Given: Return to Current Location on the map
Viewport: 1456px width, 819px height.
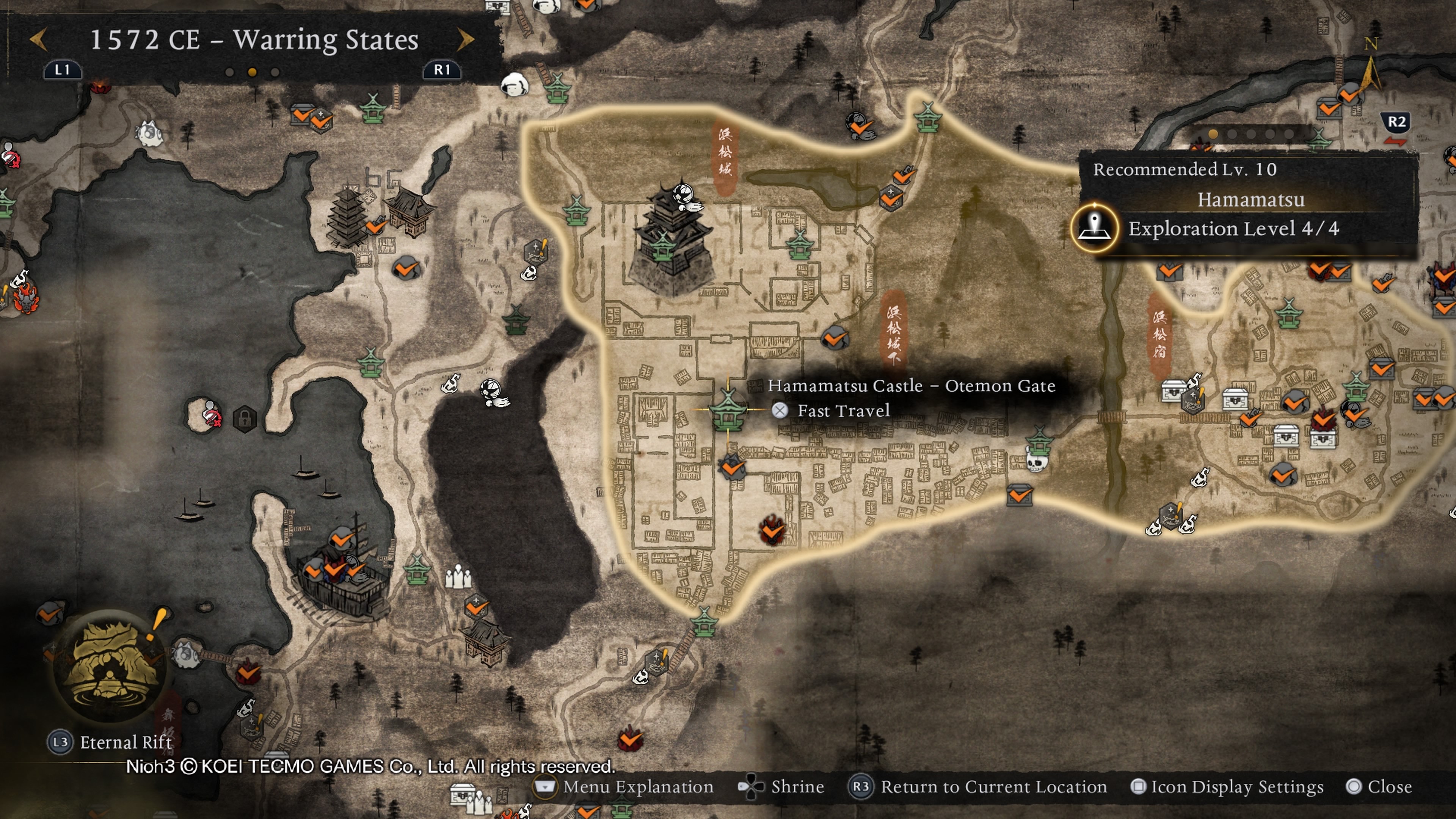Looking at the screenshot, I should coord(978,787).
